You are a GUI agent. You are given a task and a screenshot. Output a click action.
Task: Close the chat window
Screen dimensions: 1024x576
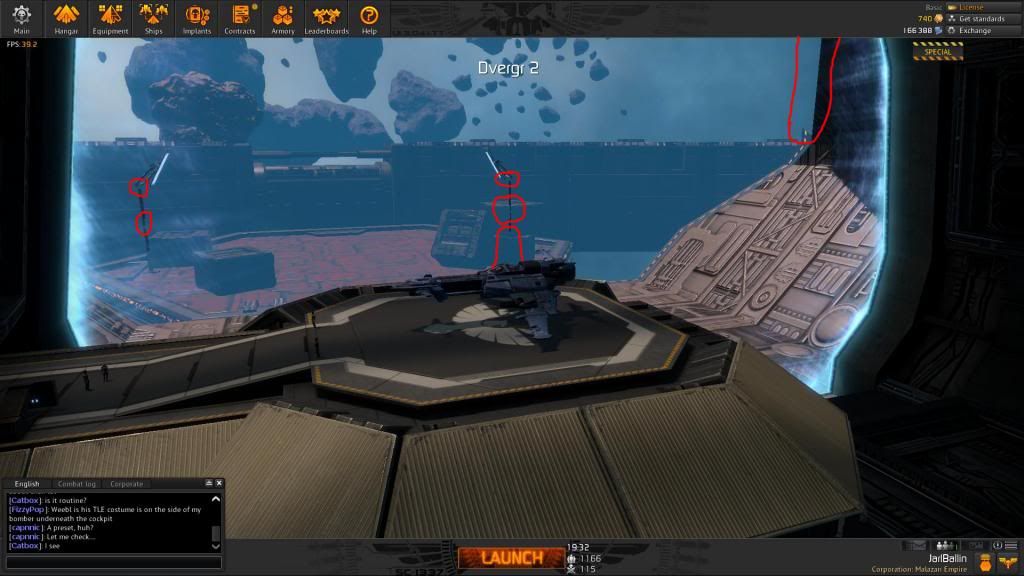(x=219, y=484)
